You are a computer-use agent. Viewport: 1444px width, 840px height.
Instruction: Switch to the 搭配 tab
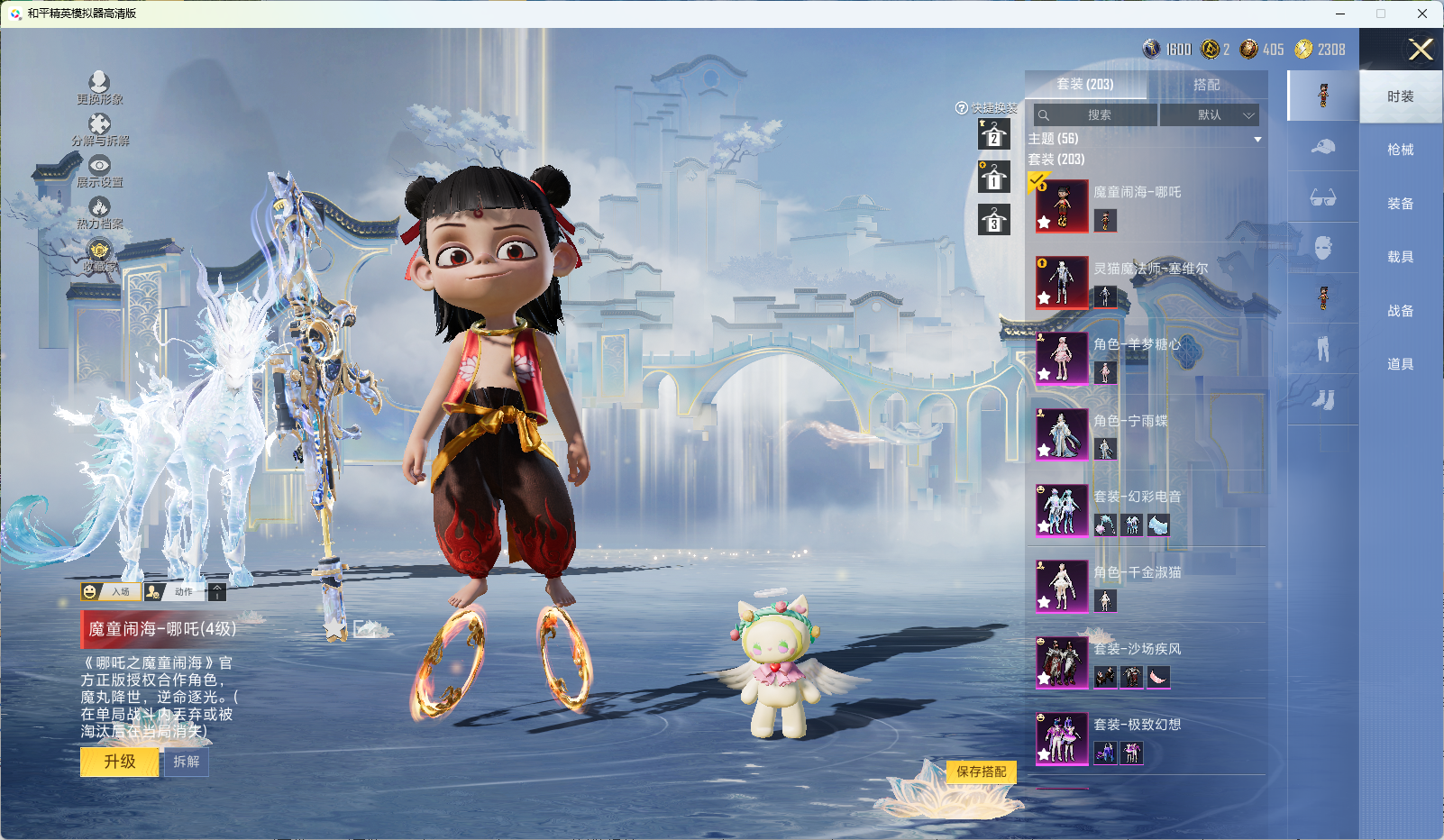[x=1206, y=85]
